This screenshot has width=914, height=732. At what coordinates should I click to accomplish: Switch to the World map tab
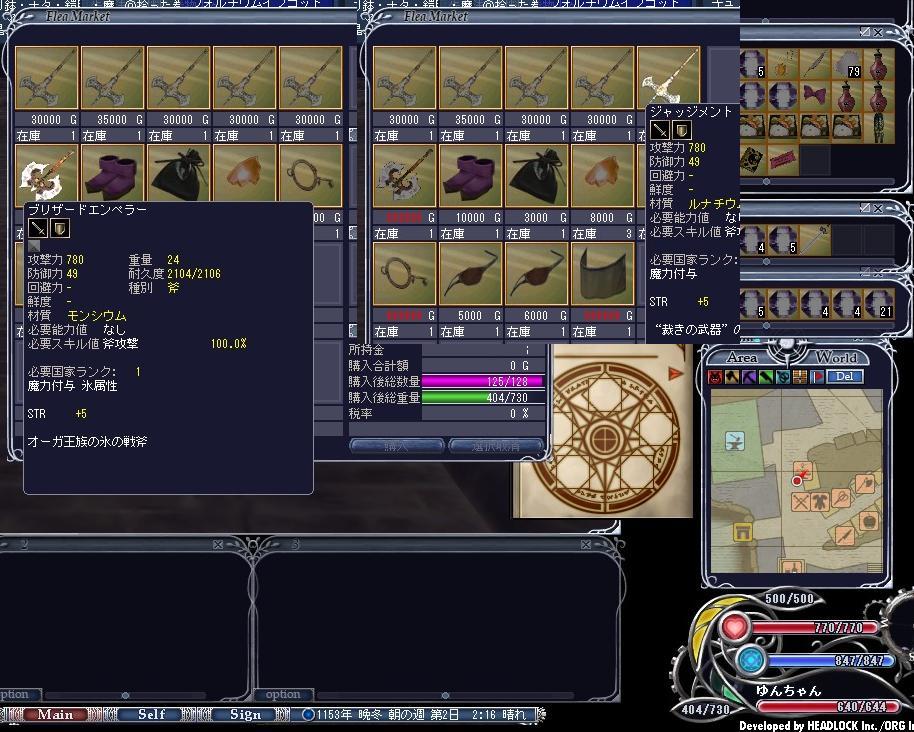(836, 357)
